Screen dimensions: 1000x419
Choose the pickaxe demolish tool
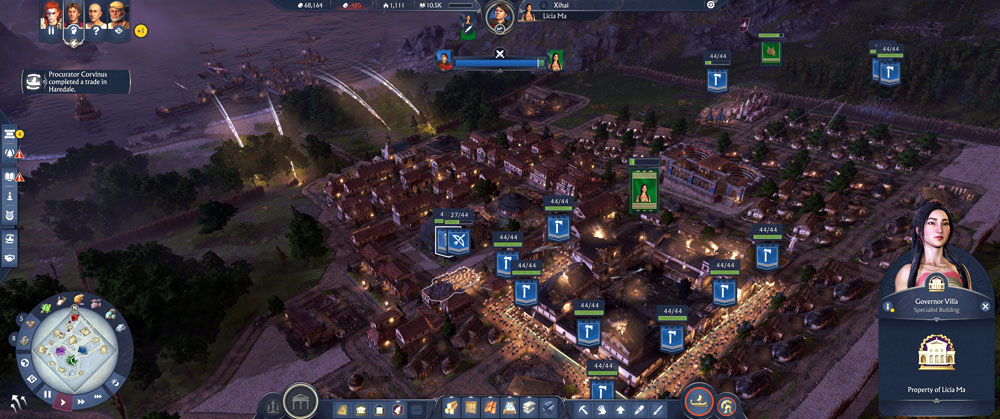583,408
